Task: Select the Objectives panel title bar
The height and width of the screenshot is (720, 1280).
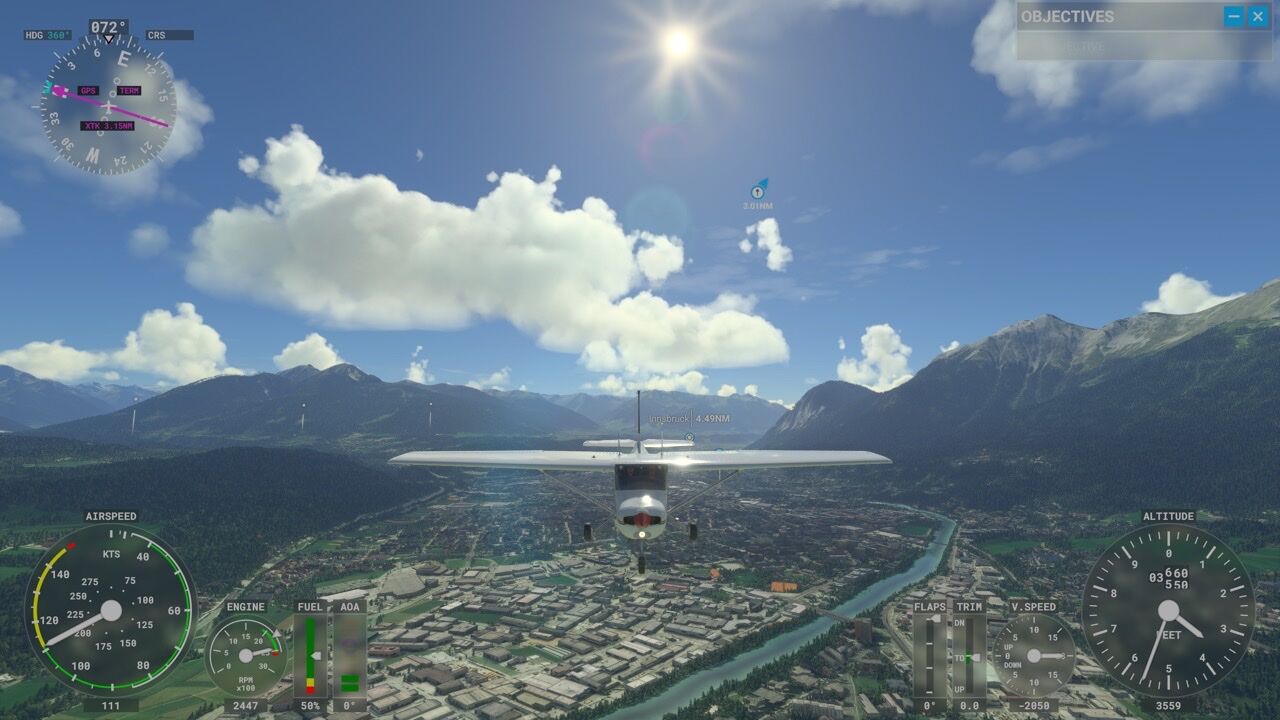Action: (1110, 16)
